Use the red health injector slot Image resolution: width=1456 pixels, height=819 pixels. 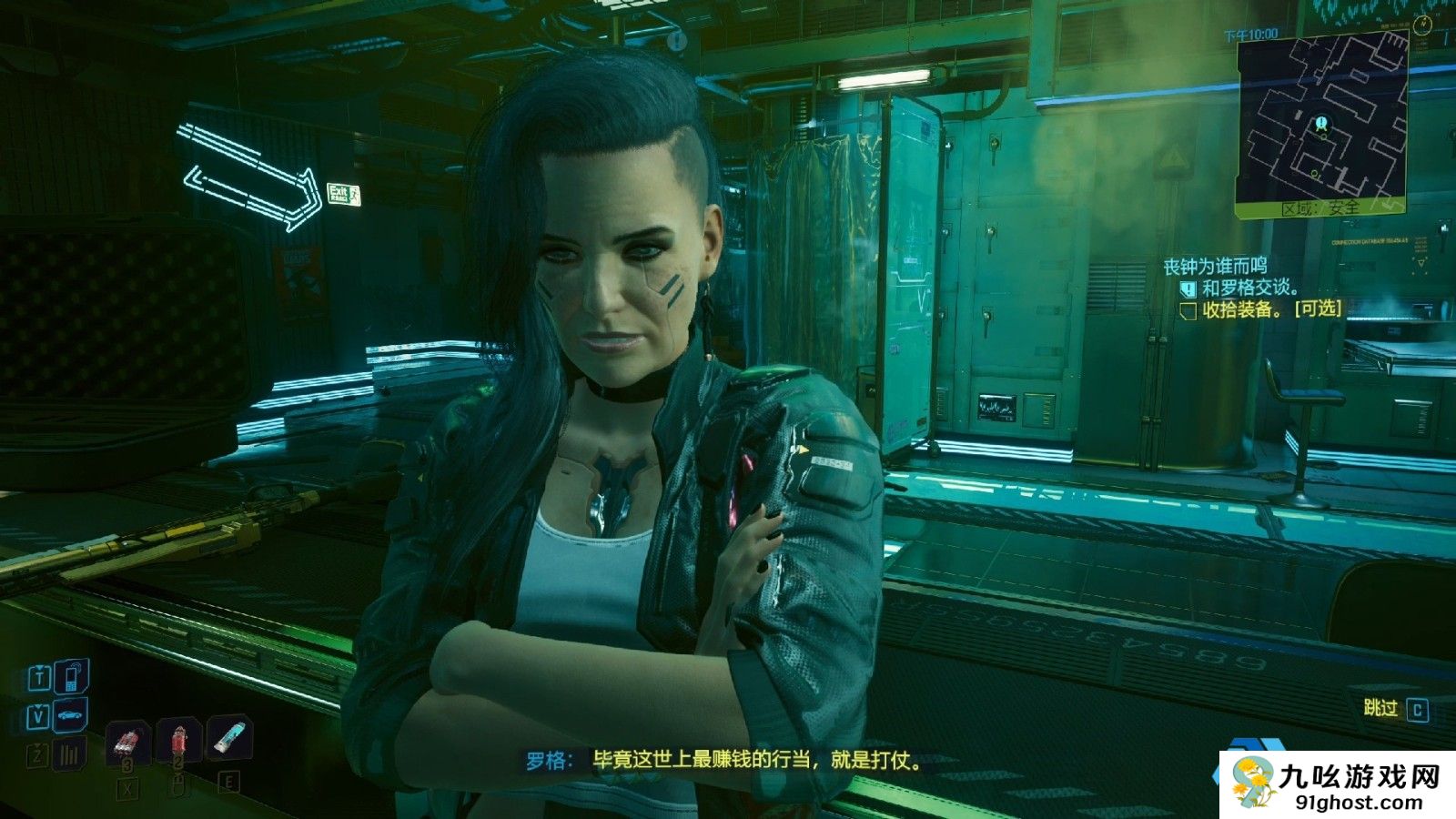coord(179,742)
